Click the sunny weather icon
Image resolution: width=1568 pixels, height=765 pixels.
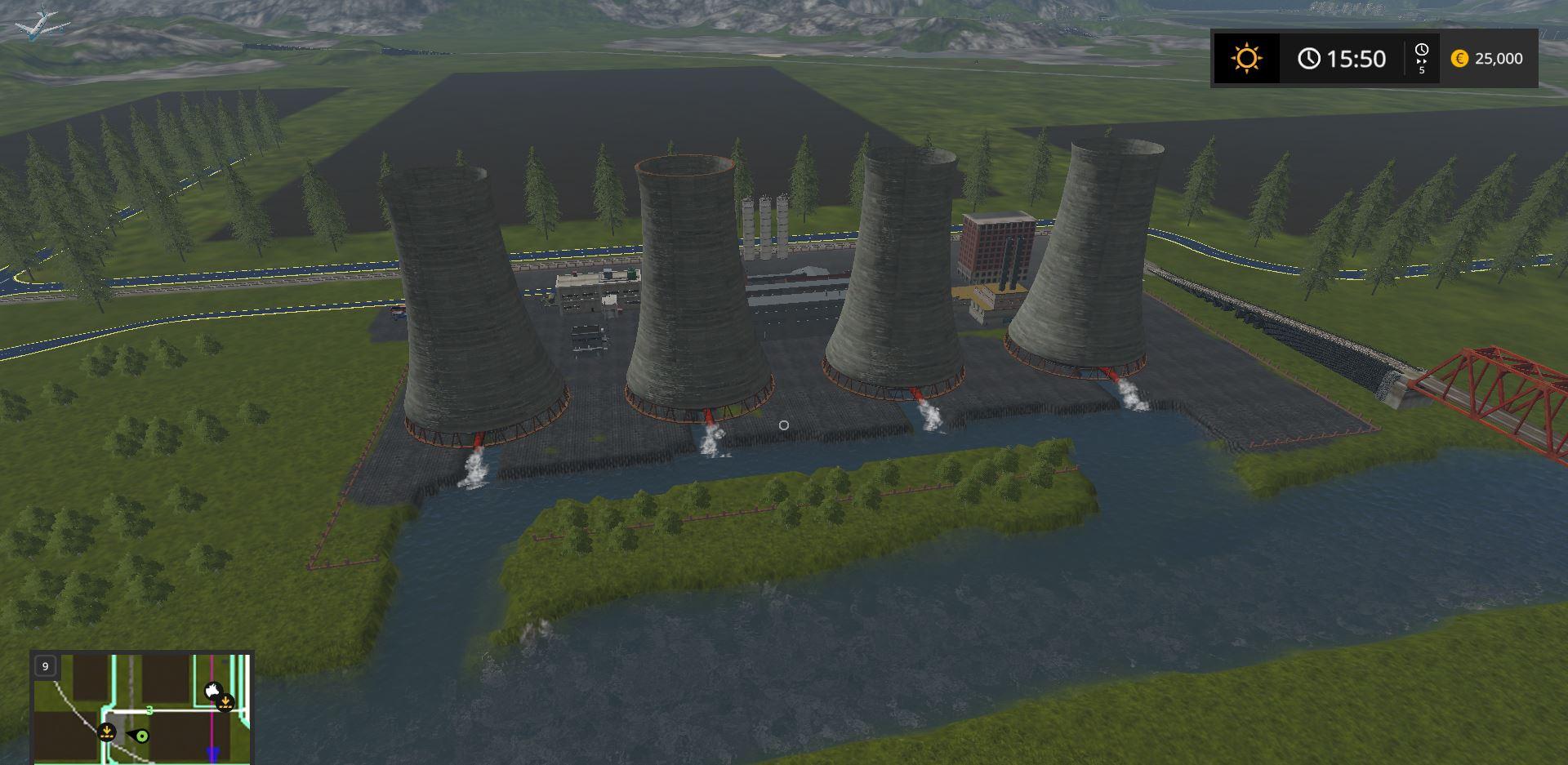click(x=1246, y=59)
